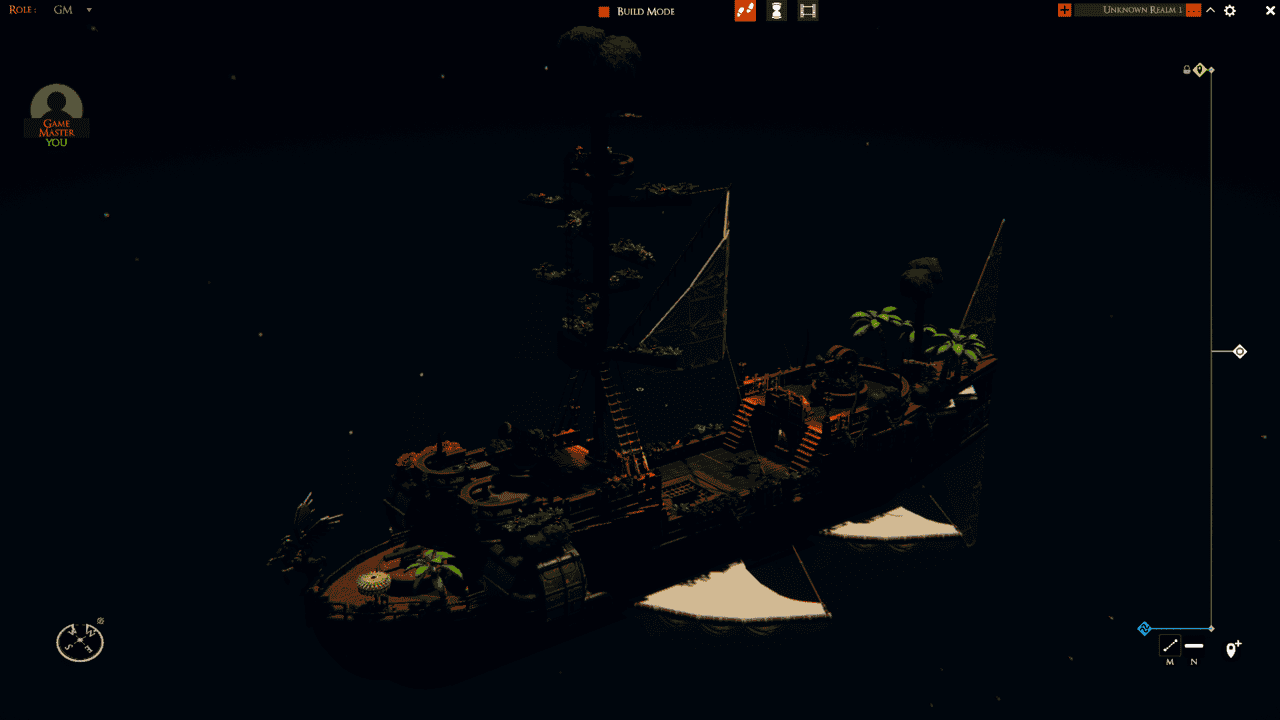Click the orange plus add-realm button
This screenshot has height=720, width=1280.
point(1064,10)
